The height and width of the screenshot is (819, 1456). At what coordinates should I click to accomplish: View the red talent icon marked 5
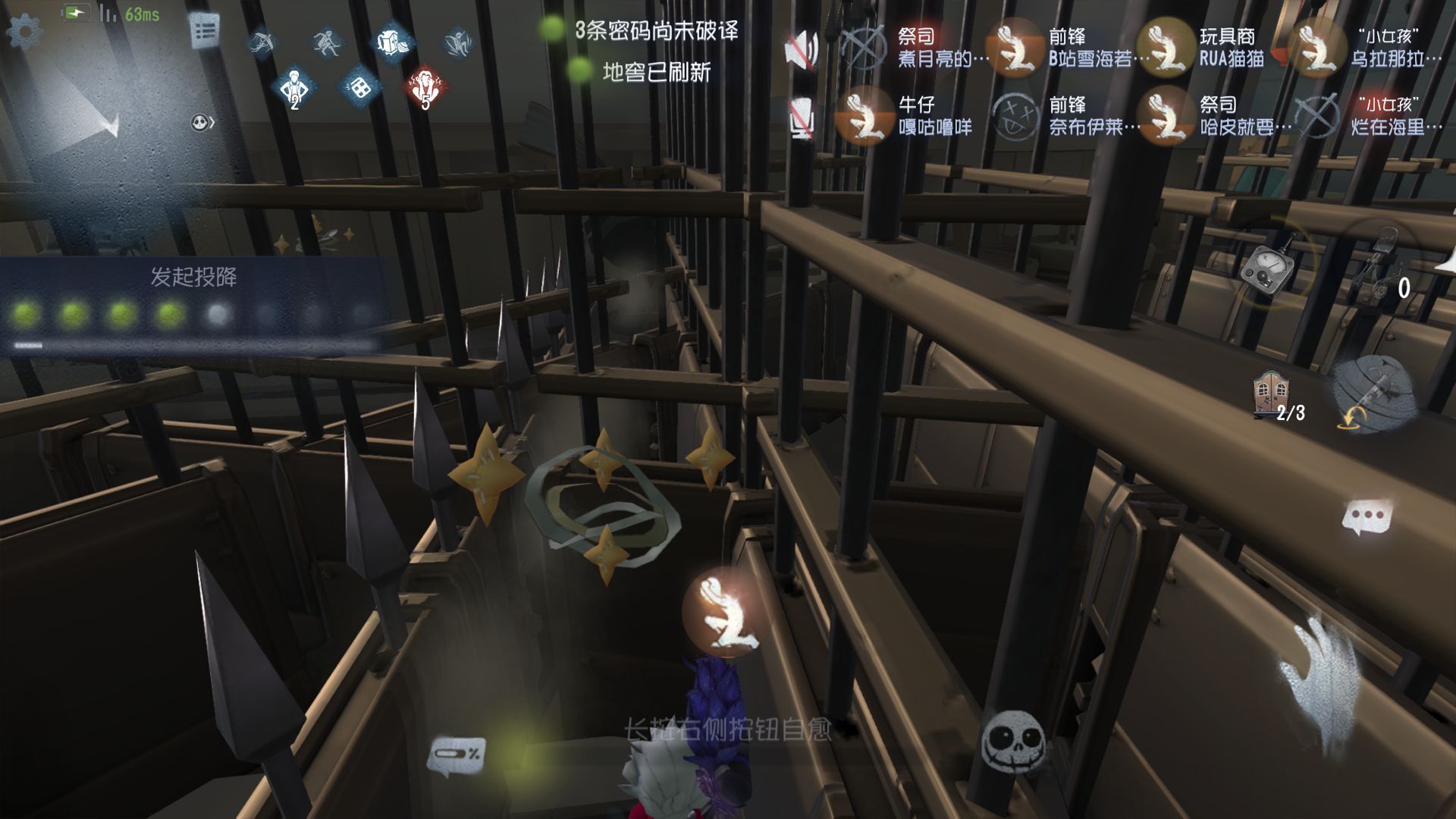point(424,88)
